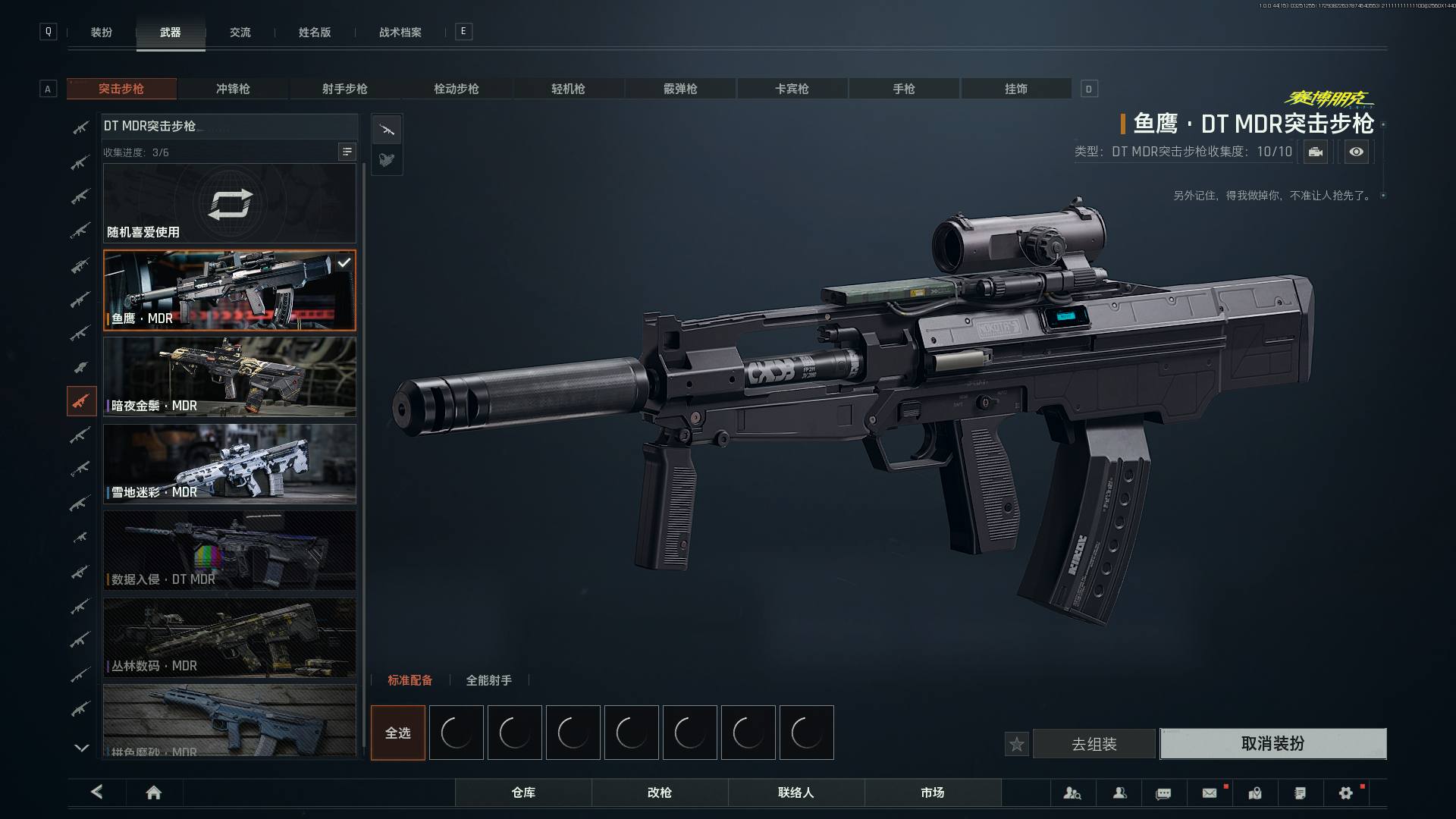Choose the 冲锋枪 weapon category
Viewport: 1456px width, 819px height.
point(233,89)
